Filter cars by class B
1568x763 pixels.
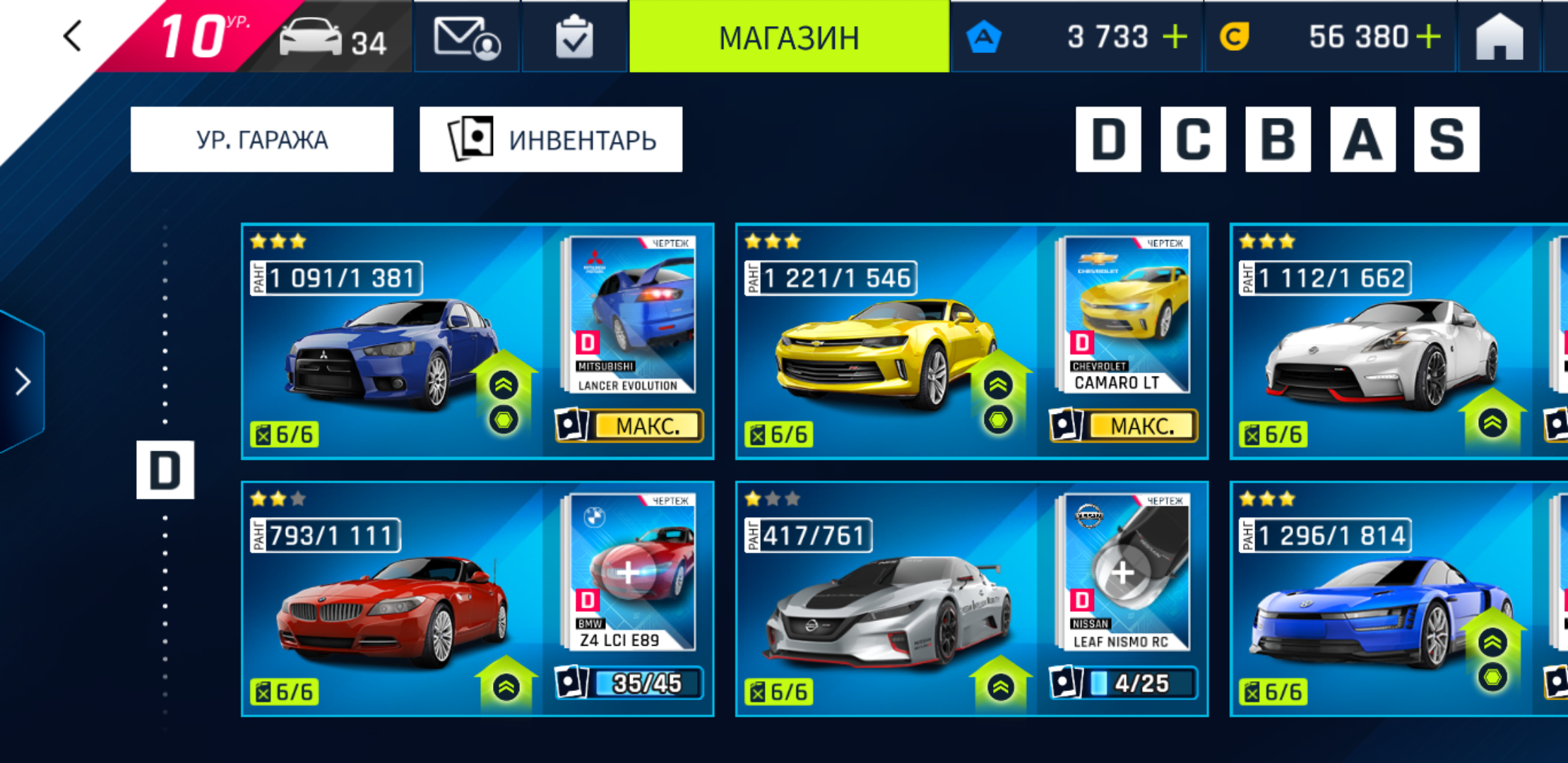1278,139
